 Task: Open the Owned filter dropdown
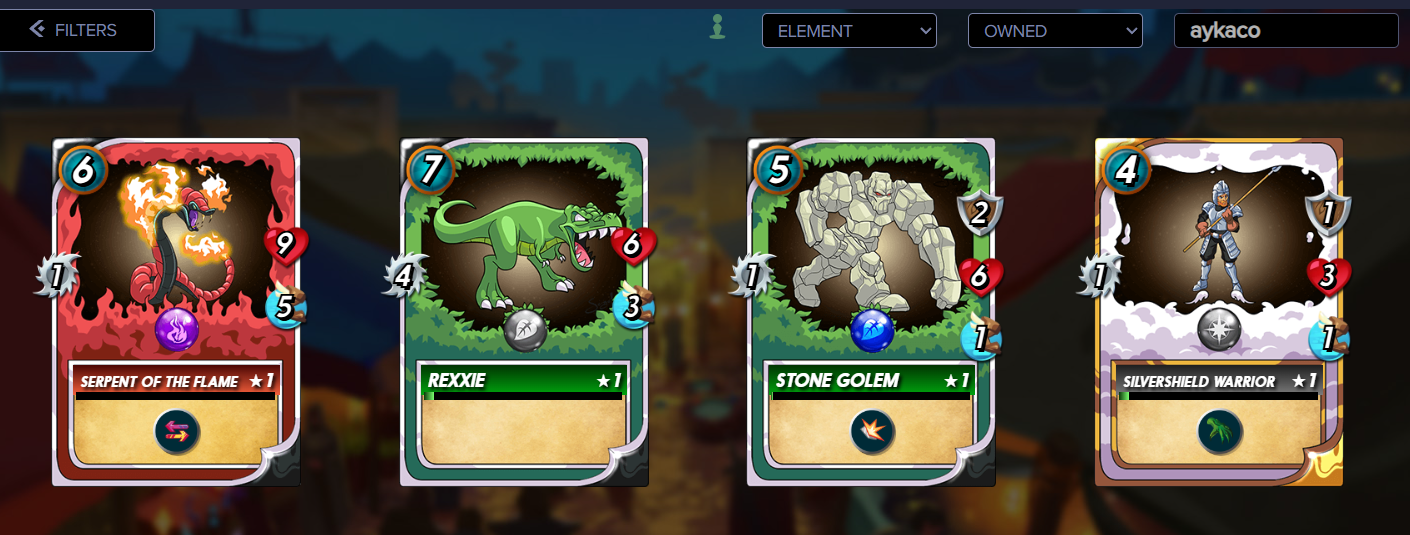pyautogui.click(x=1054, y=31)
